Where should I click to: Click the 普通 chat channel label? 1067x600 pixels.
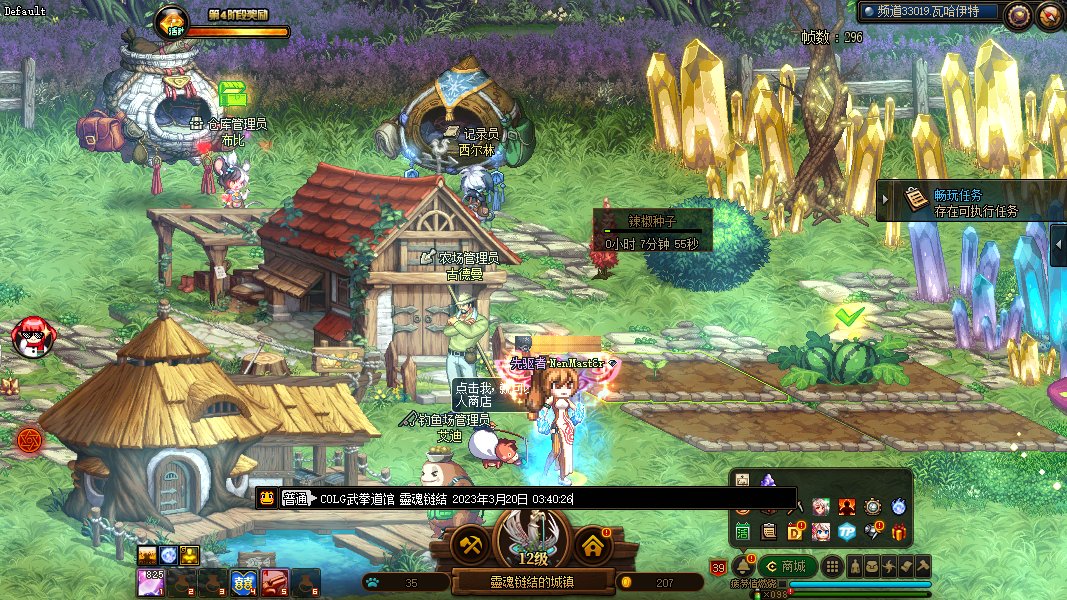[x=295, y=498]
